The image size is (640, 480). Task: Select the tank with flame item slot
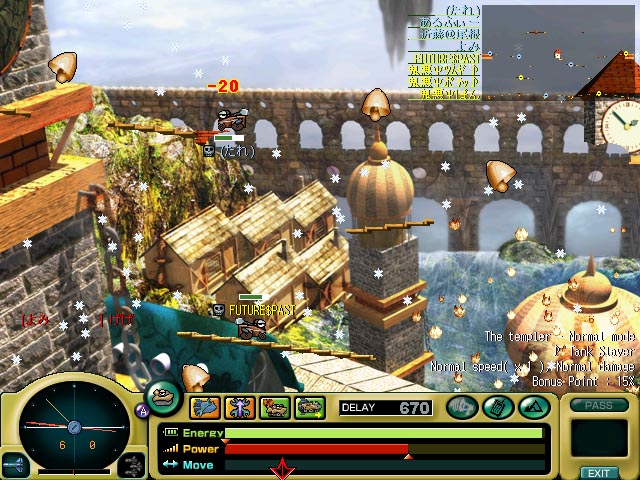pyautogui.click(x=276, y=407)
